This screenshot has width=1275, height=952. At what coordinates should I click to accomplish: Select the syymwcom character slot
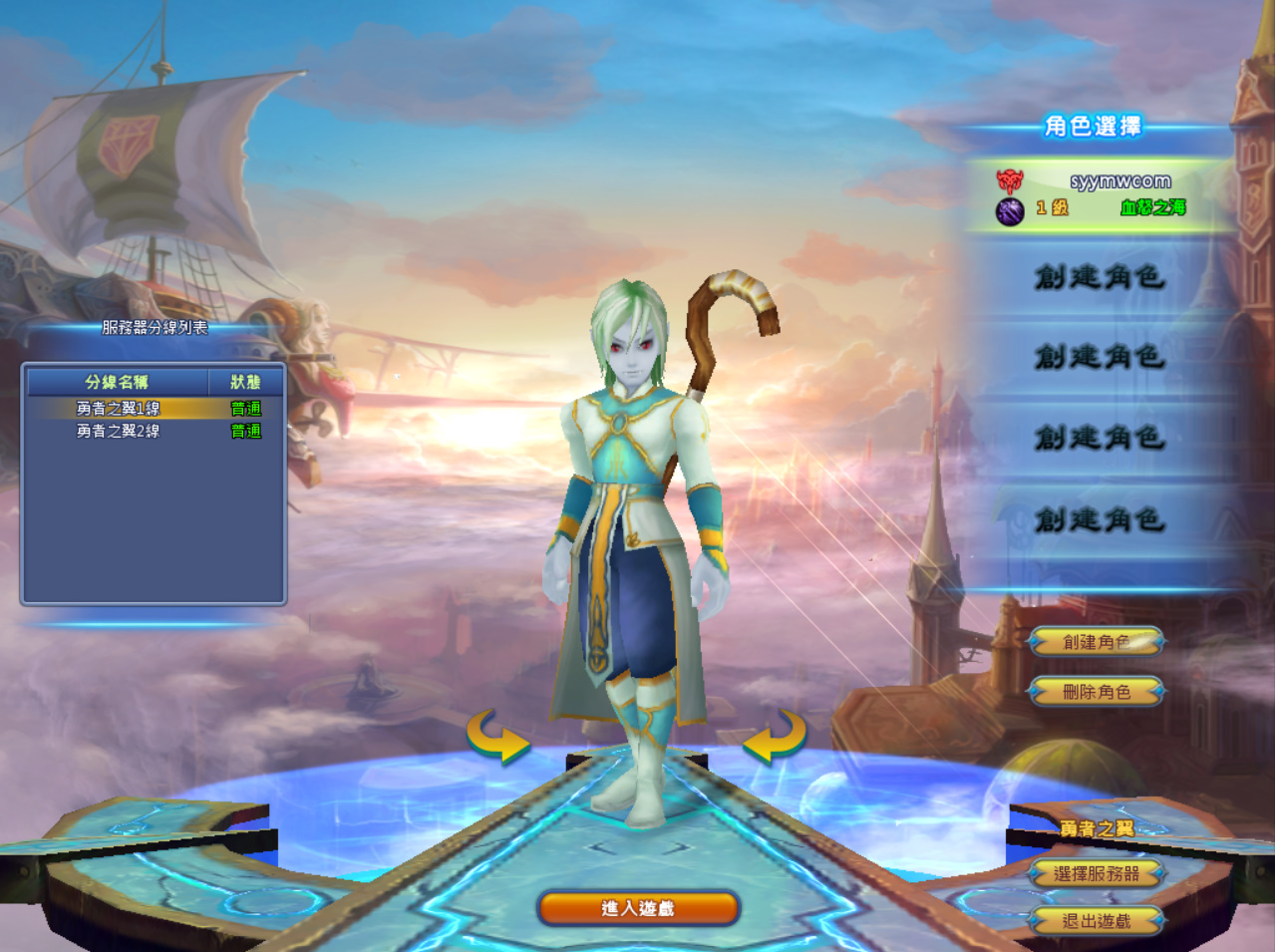click(x=1097, y=194)
